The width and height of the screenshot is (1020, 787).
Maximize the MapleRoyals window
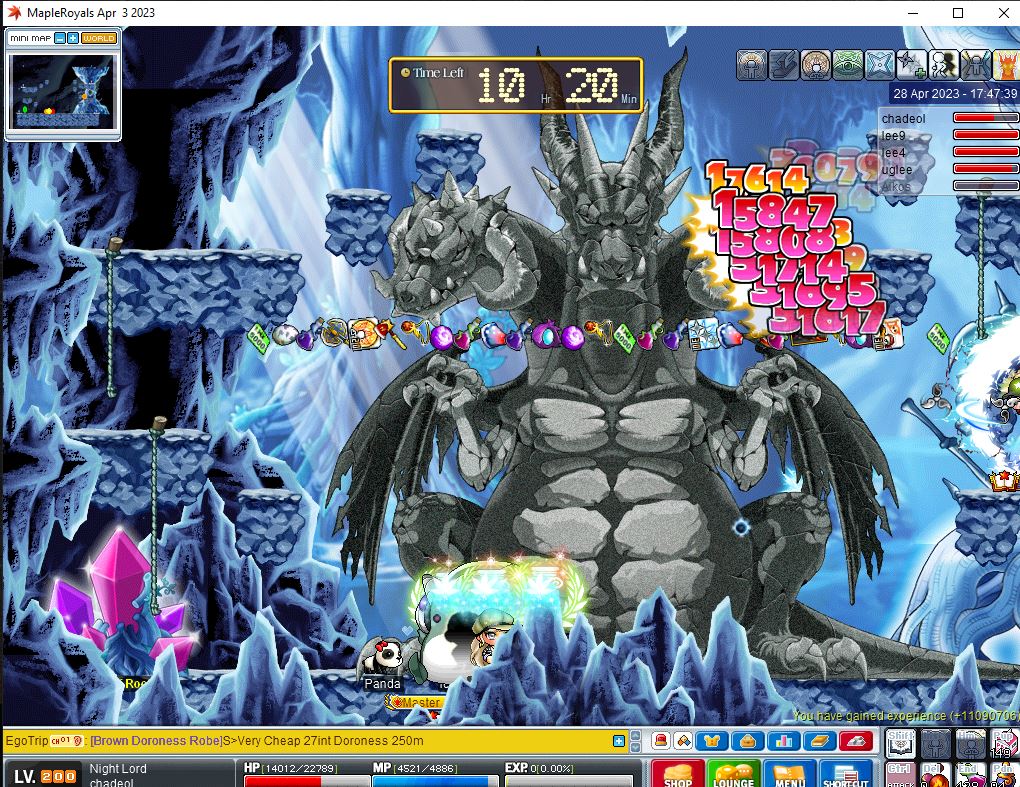(958, 13)
